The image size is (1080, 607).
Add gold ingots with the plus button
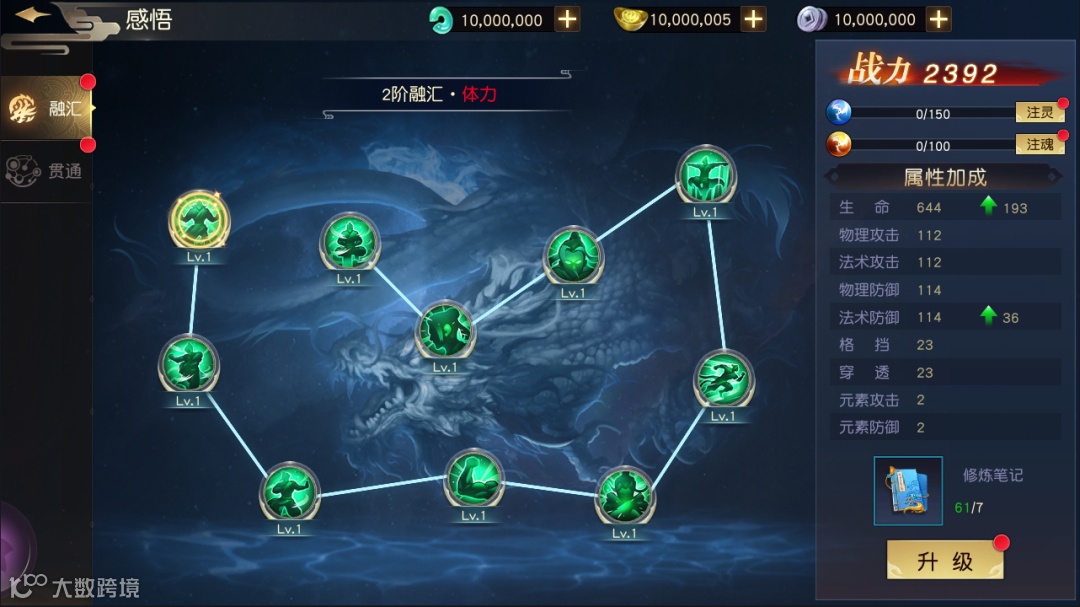coord(753,19)
